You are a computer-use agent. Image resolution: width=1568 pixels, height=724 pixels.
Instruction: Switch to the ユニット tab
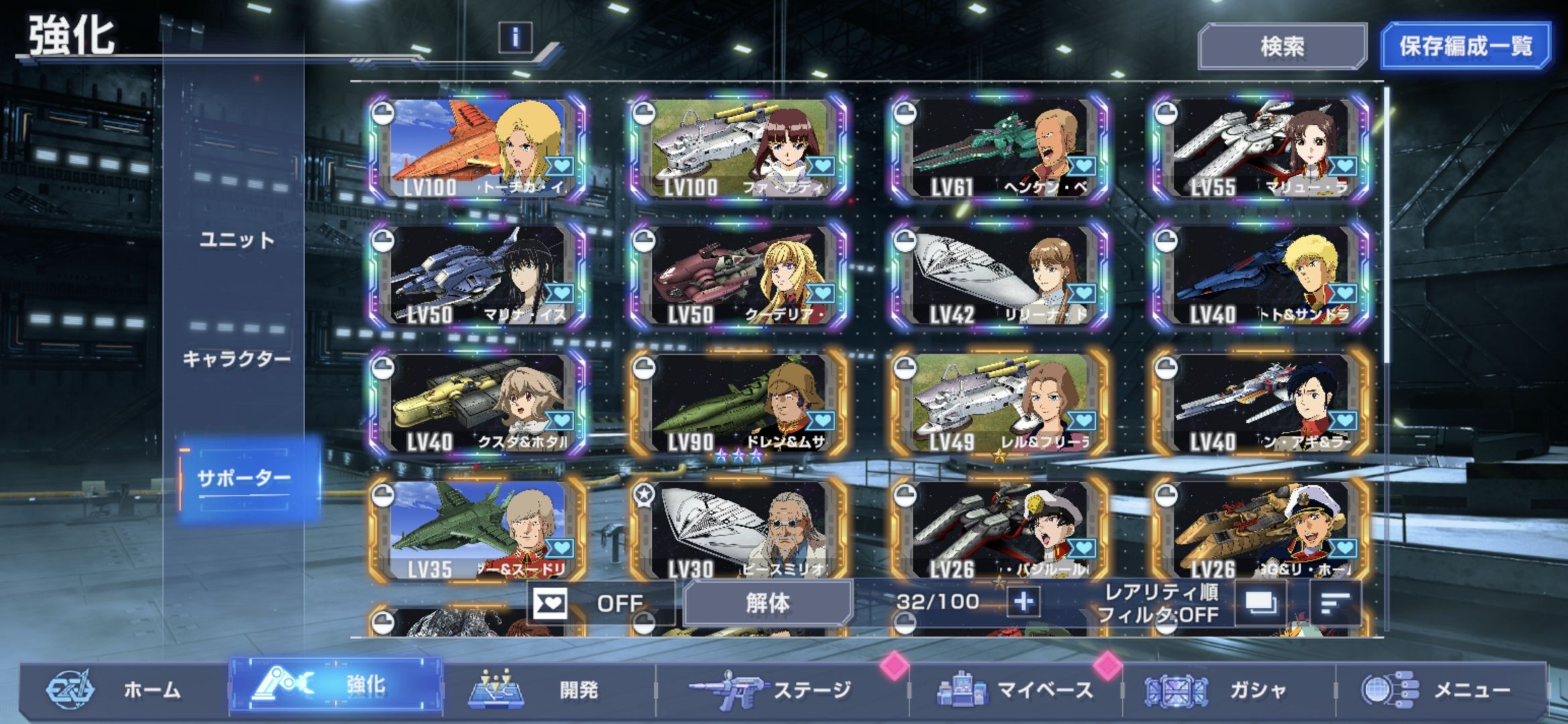tap(237, 240)
